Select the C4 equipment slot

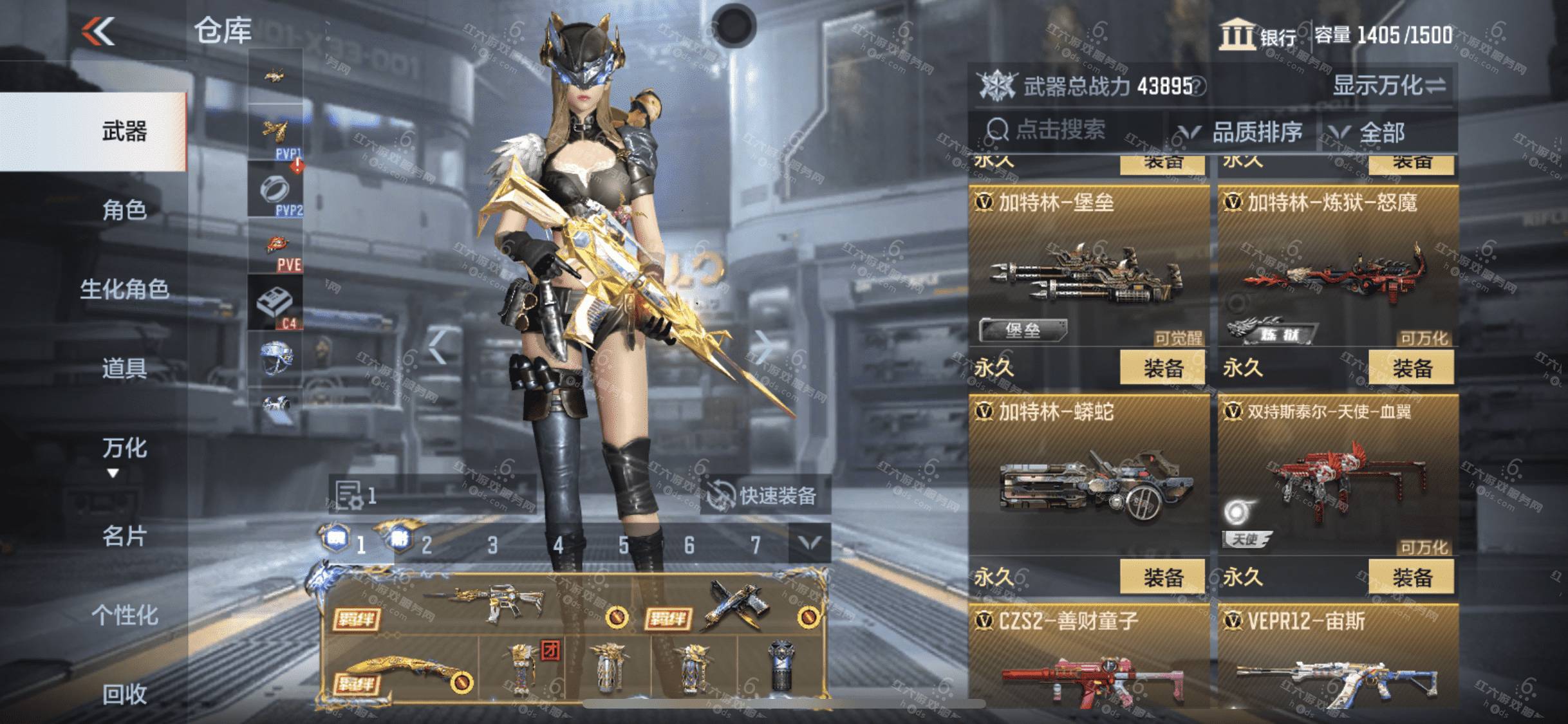(275, 303)
